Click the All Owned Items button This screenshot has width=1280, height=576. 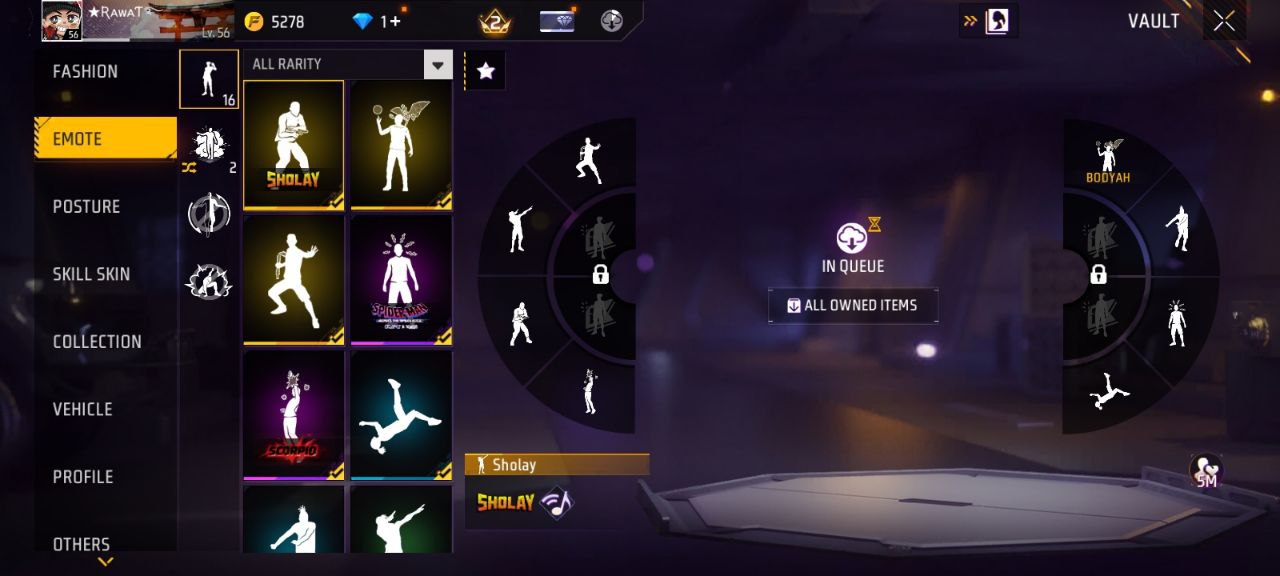pyautogui.click(x=853, y=306)
